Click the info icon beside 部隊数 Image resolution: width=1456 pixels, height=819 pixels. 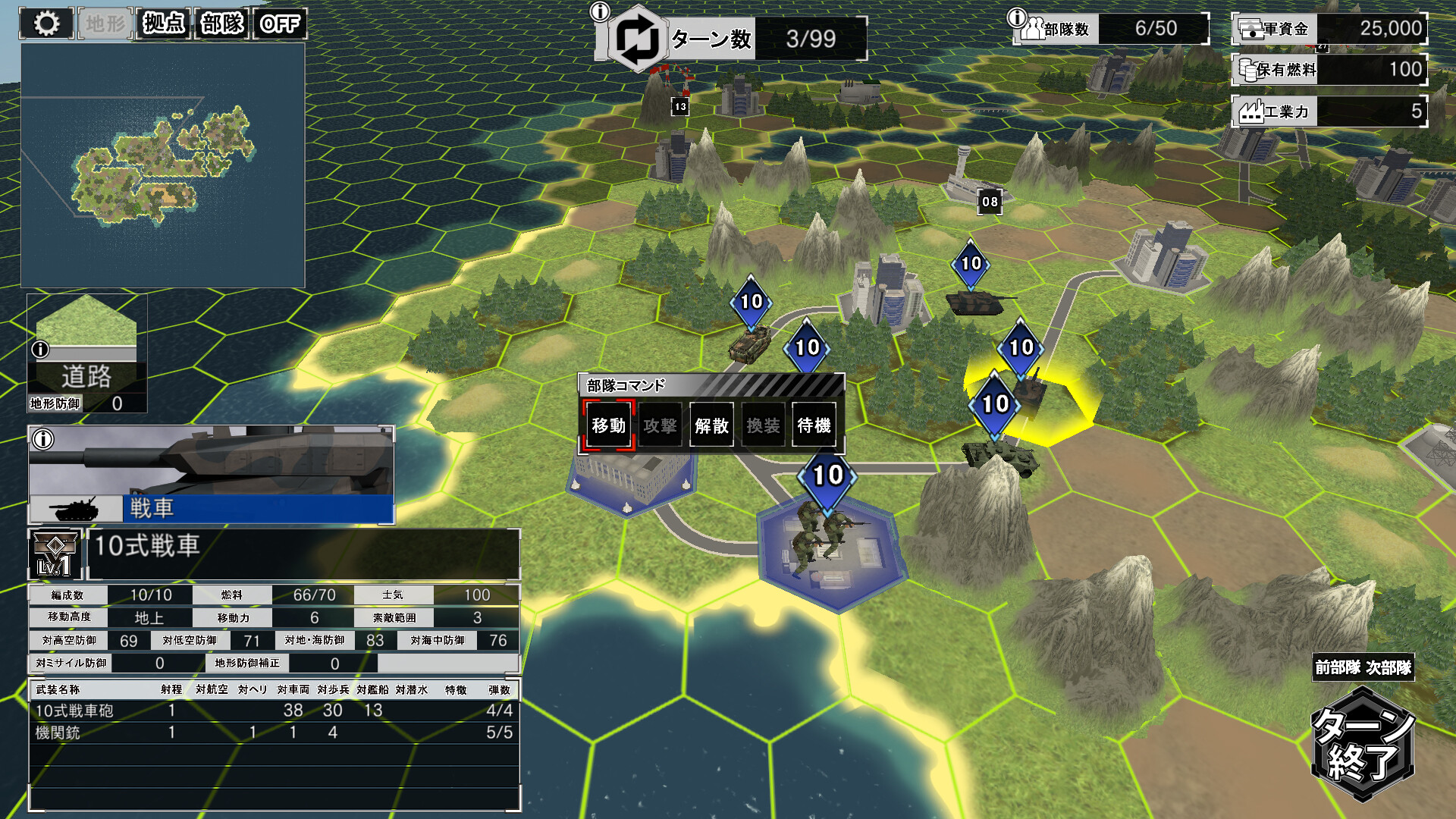1016,17
